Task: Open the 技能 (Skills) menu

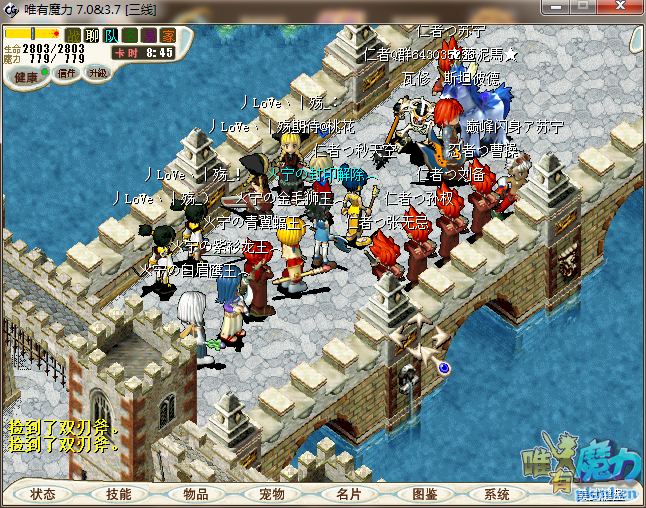Action: pos(118,494)
